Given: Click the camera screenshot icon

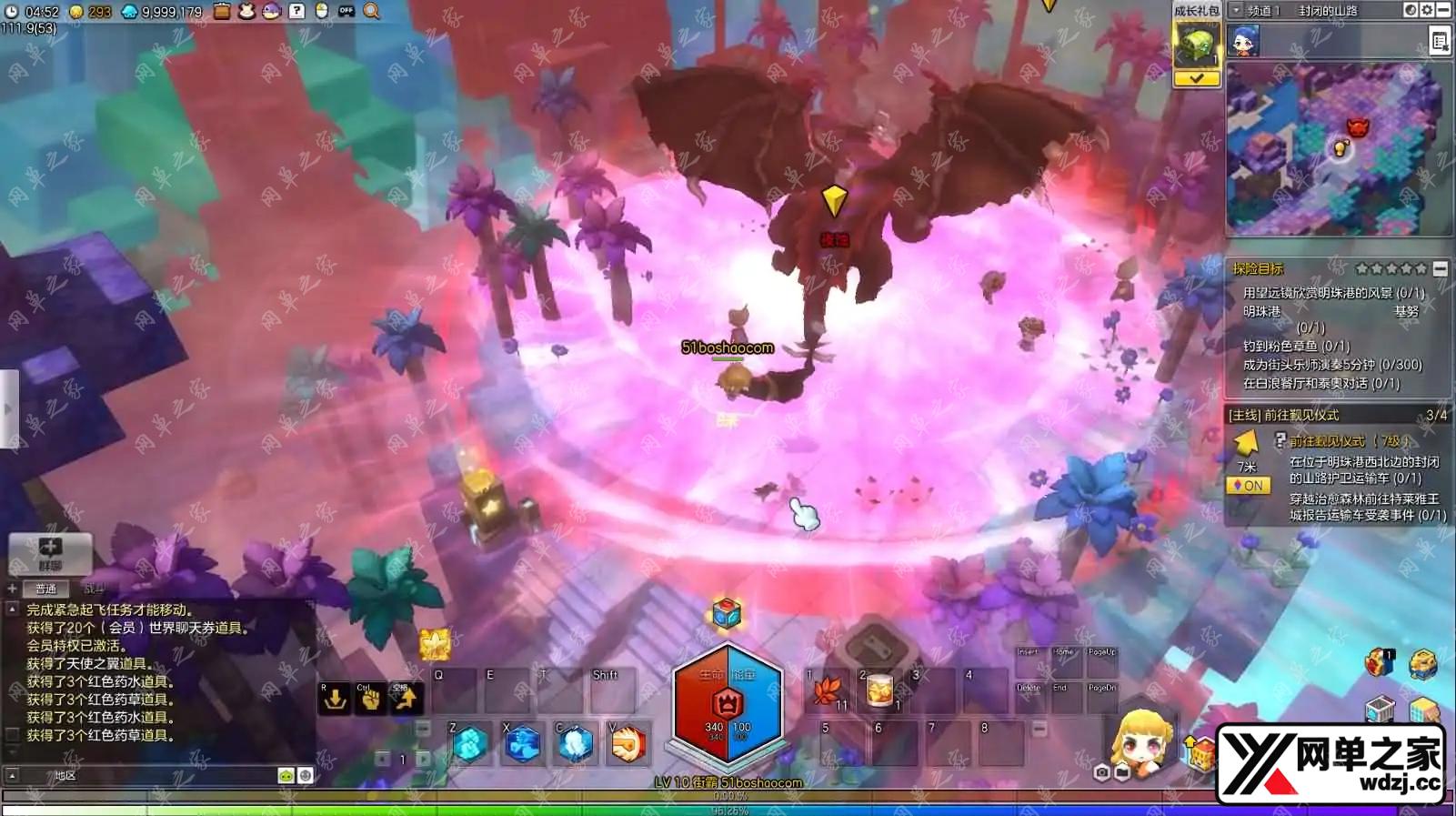Looking at the screenshot, I should pyautogui.click(x=1101, y=772).
